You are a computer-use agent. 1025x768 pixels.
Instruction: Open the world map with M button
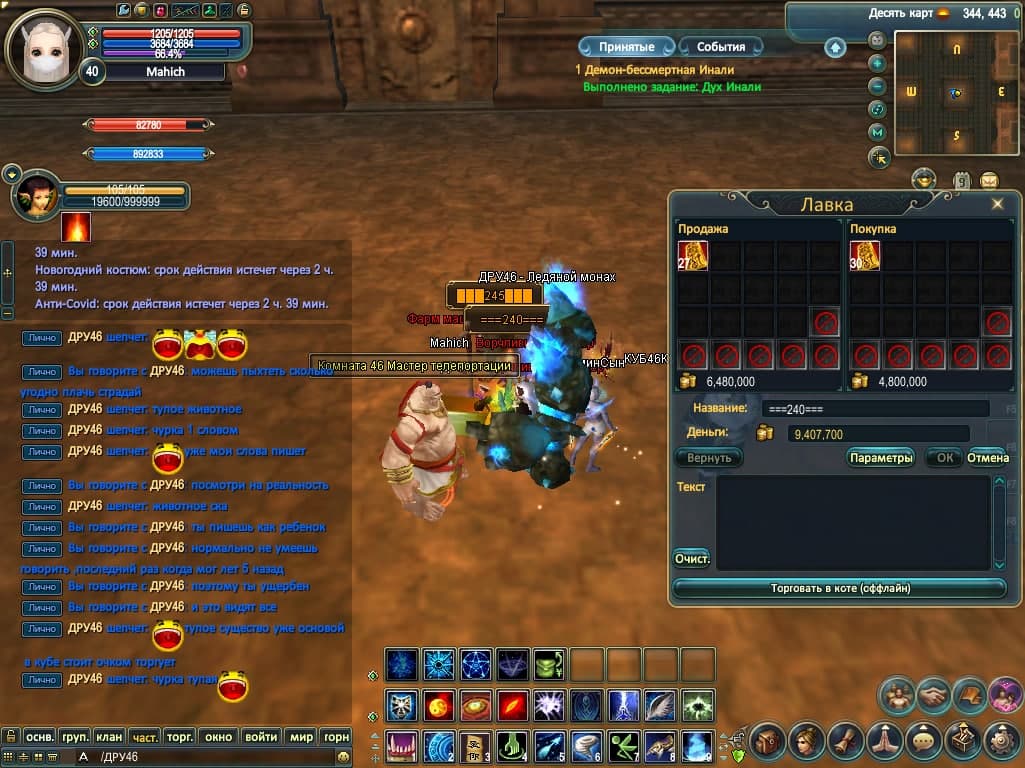pos(877,132)
